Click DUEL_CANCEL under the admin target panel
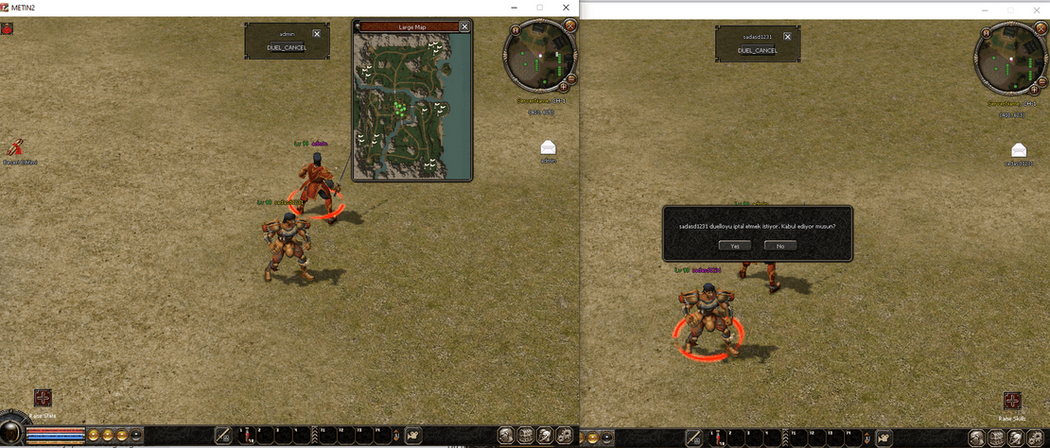Viewport: 1050px width, 448px height. pos(287,47)
